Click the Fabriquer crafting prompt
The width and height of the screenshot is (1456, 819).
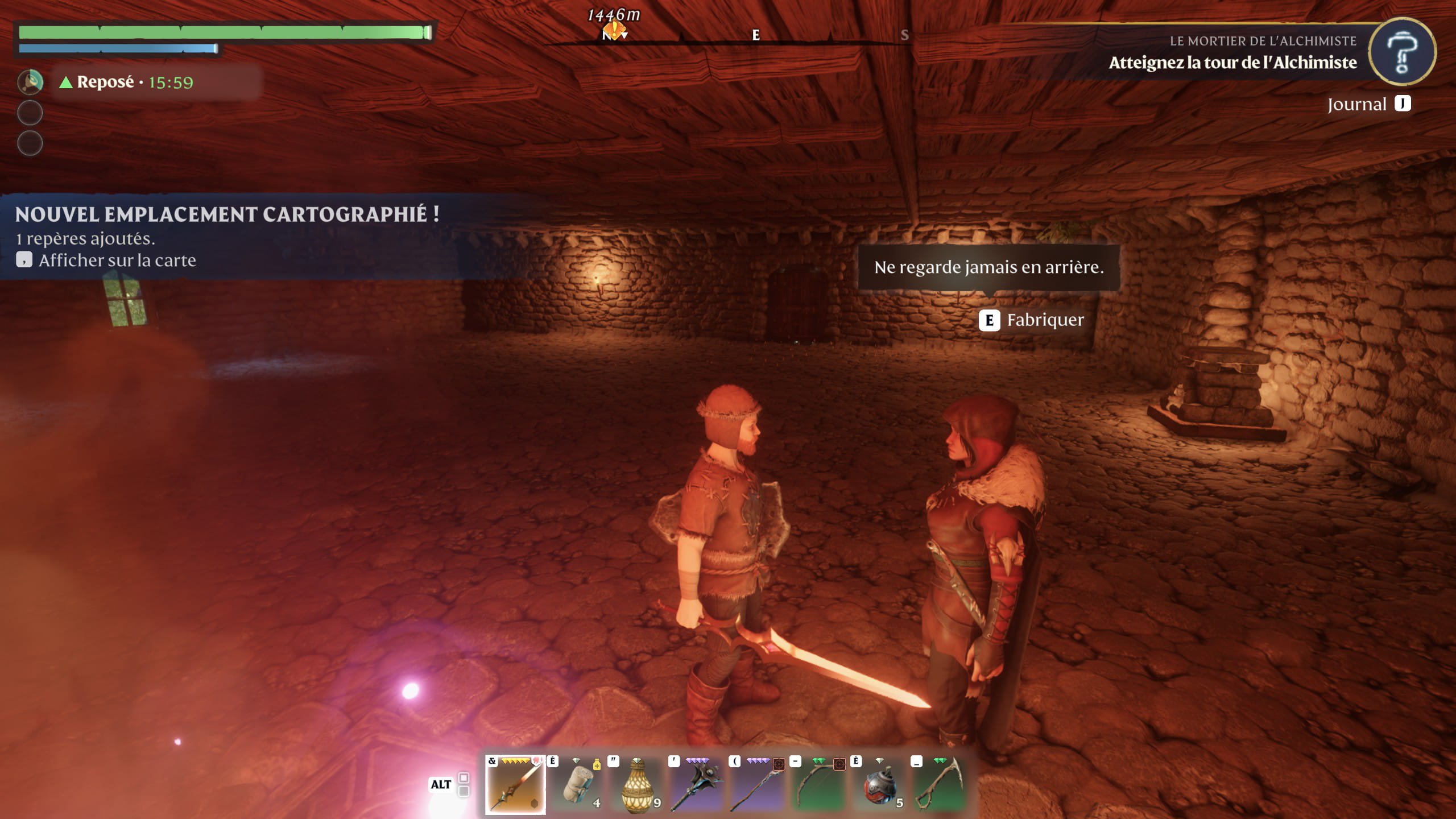pos(1032,320)
